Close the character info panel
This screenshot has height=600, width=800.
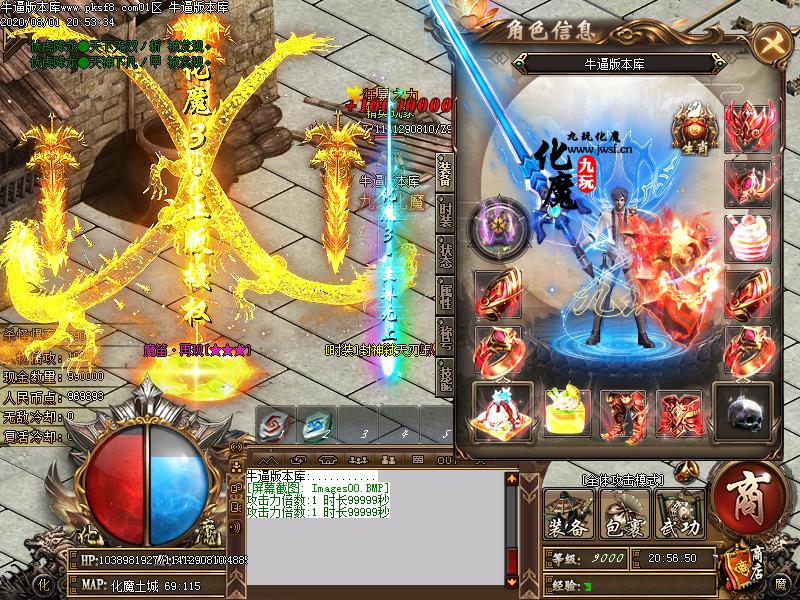(771, 43)
